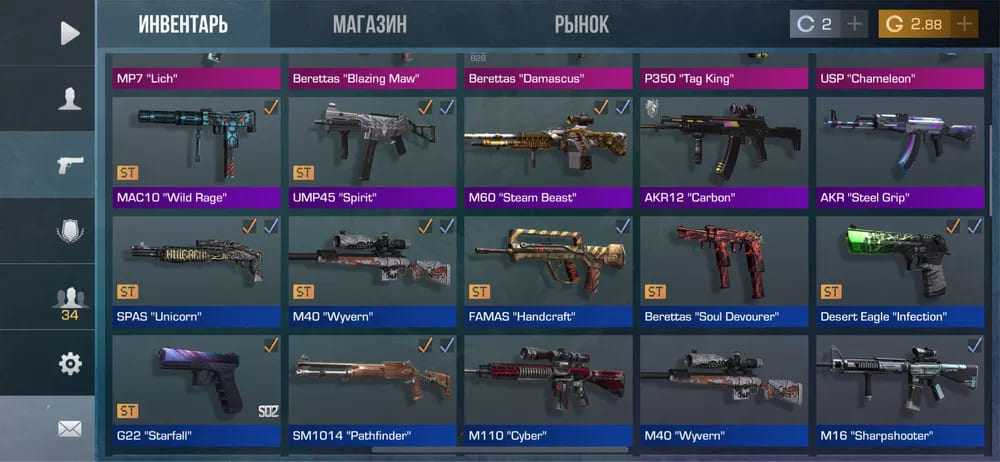Add gold currency with the plus button
Screen dimensions: 1000x462
pyautogui.click(x=963, y=24)
